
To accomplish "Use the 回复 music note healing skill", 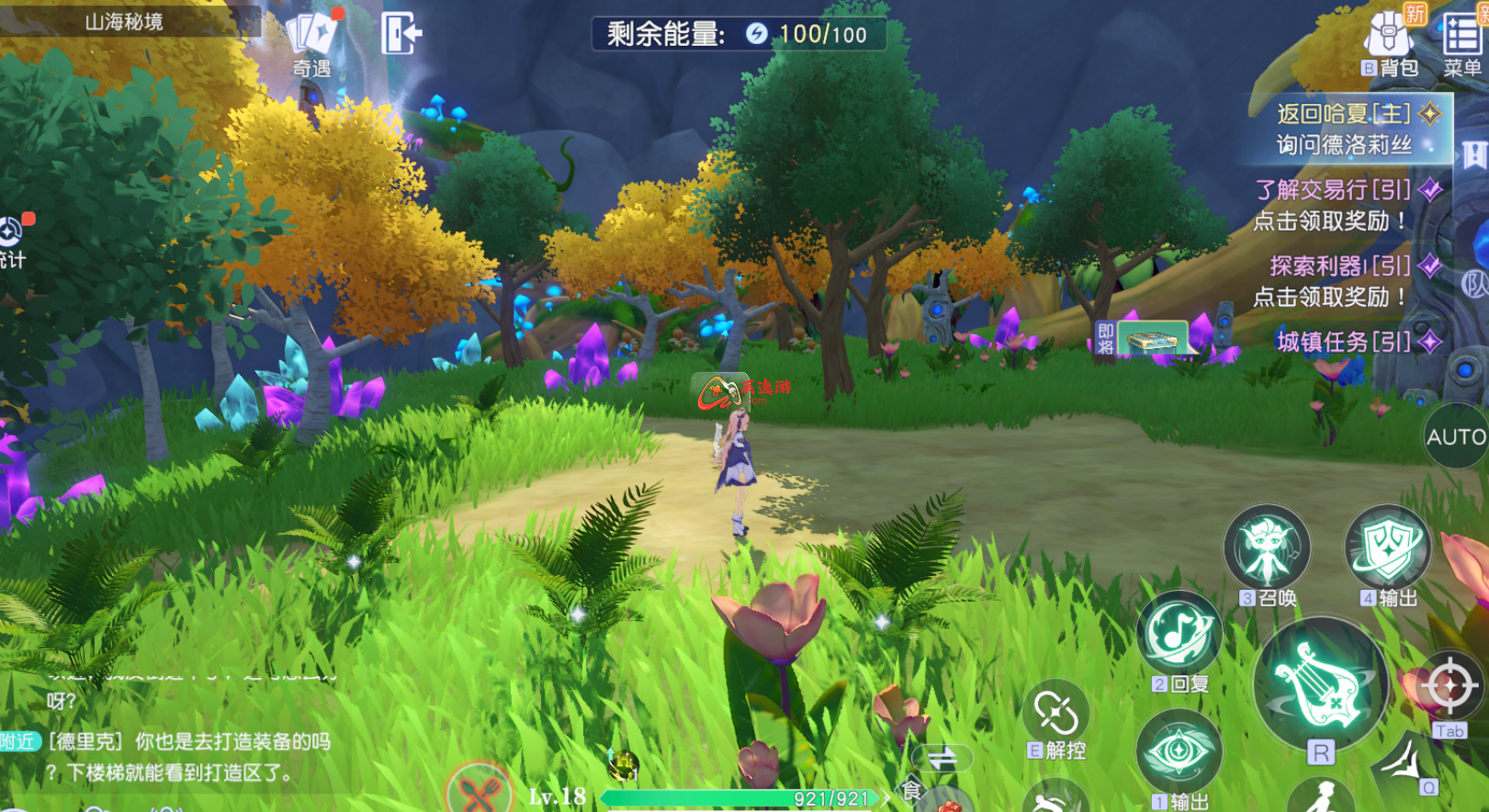I will 1179,634.
